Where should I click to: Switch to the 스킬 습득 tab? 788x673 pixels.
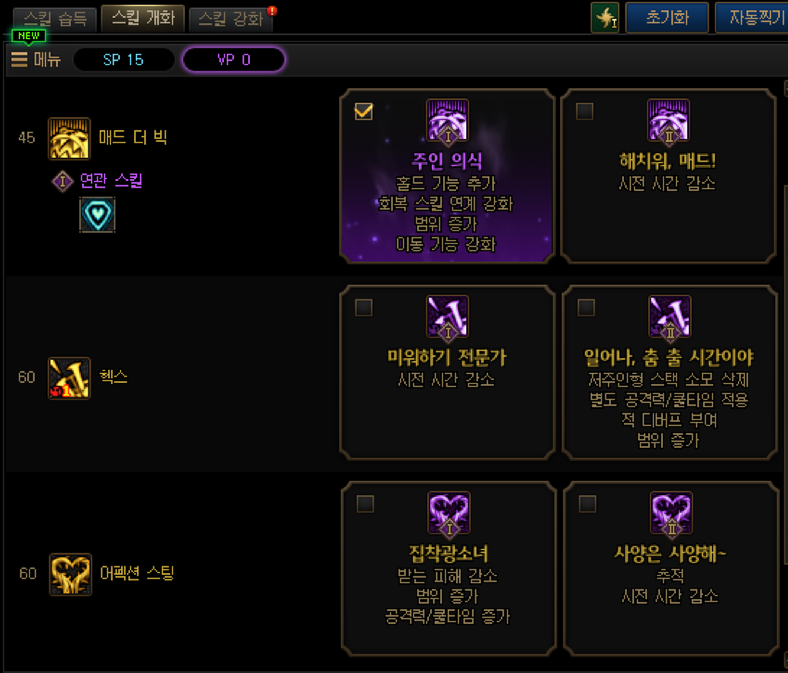point(55,19)
